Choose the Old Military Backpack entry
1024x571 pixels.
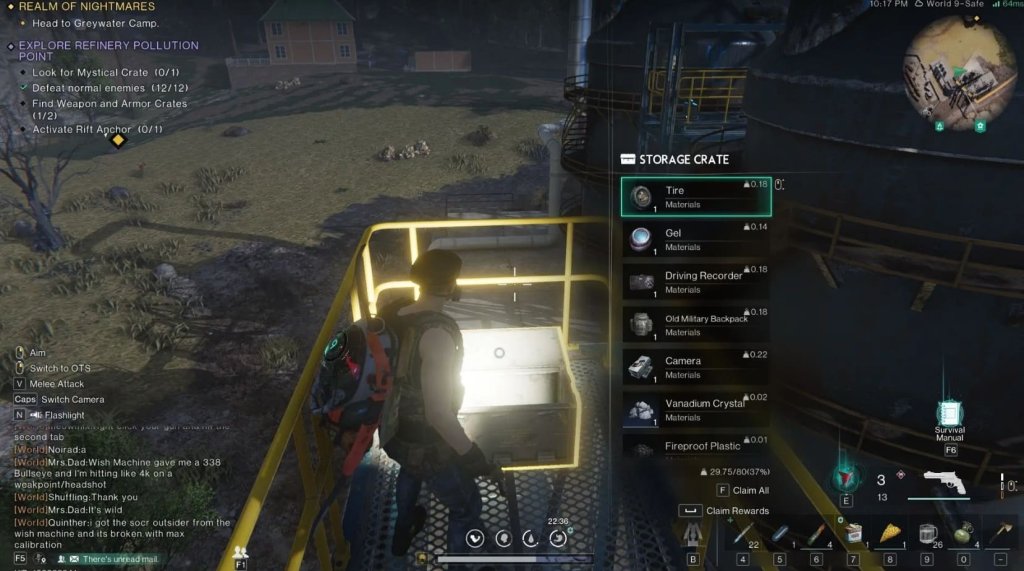[x=696, y=325]
